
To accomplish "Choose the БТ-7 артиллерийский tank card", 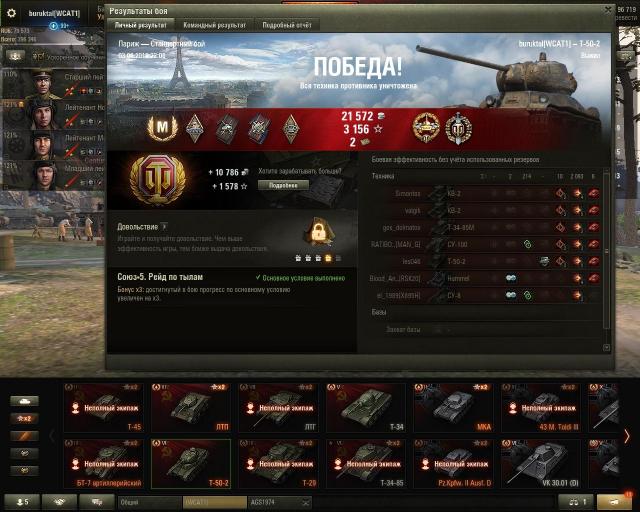I will [103, 461].
